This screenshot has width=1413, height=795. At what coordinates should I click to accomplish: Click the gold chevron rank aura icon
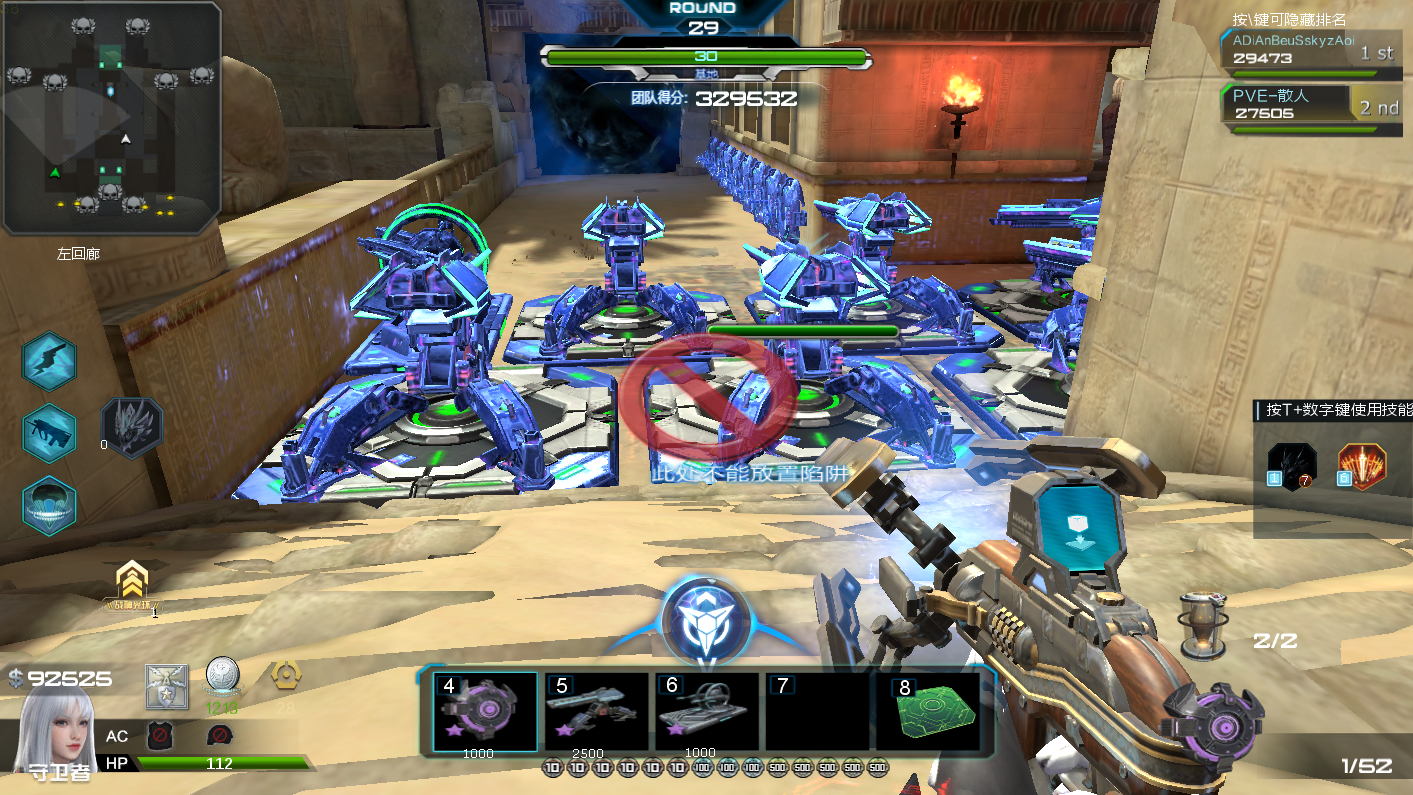(x=131, y=584)
